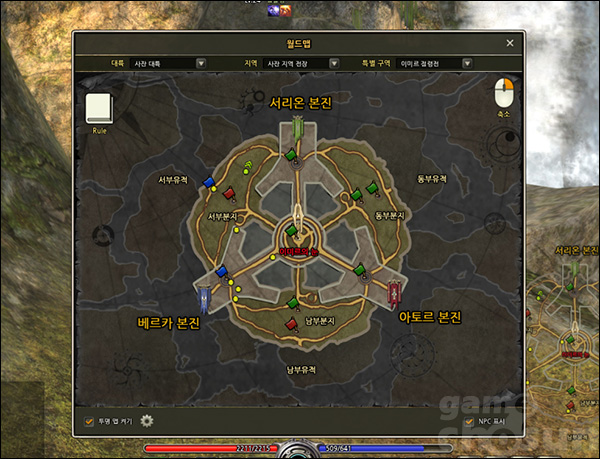Click the red flag at the south branch
Viewport: 600px width, 459px height.
(x=291, y=323)
